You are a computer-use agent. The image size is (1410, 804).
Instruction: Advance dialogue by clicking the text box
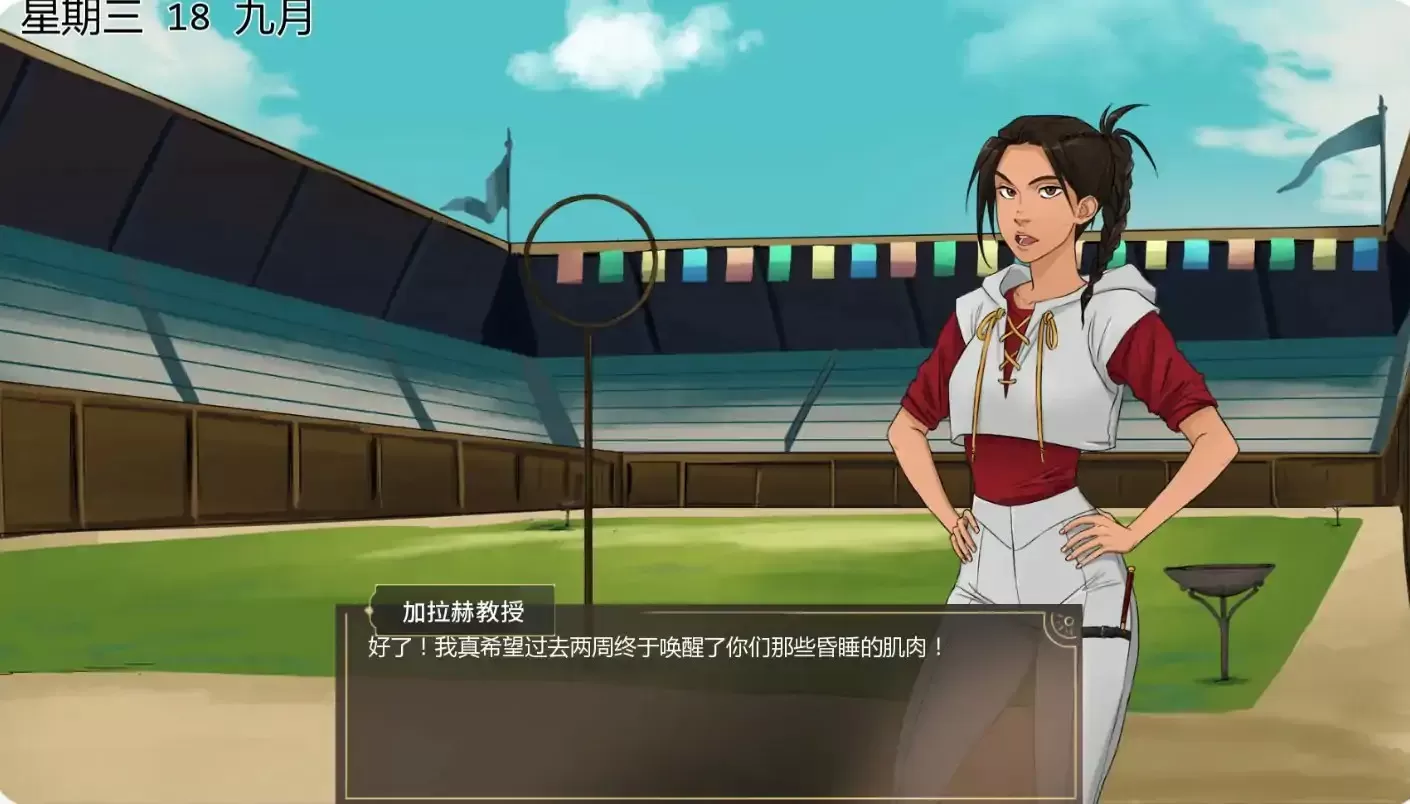point(700,648)
